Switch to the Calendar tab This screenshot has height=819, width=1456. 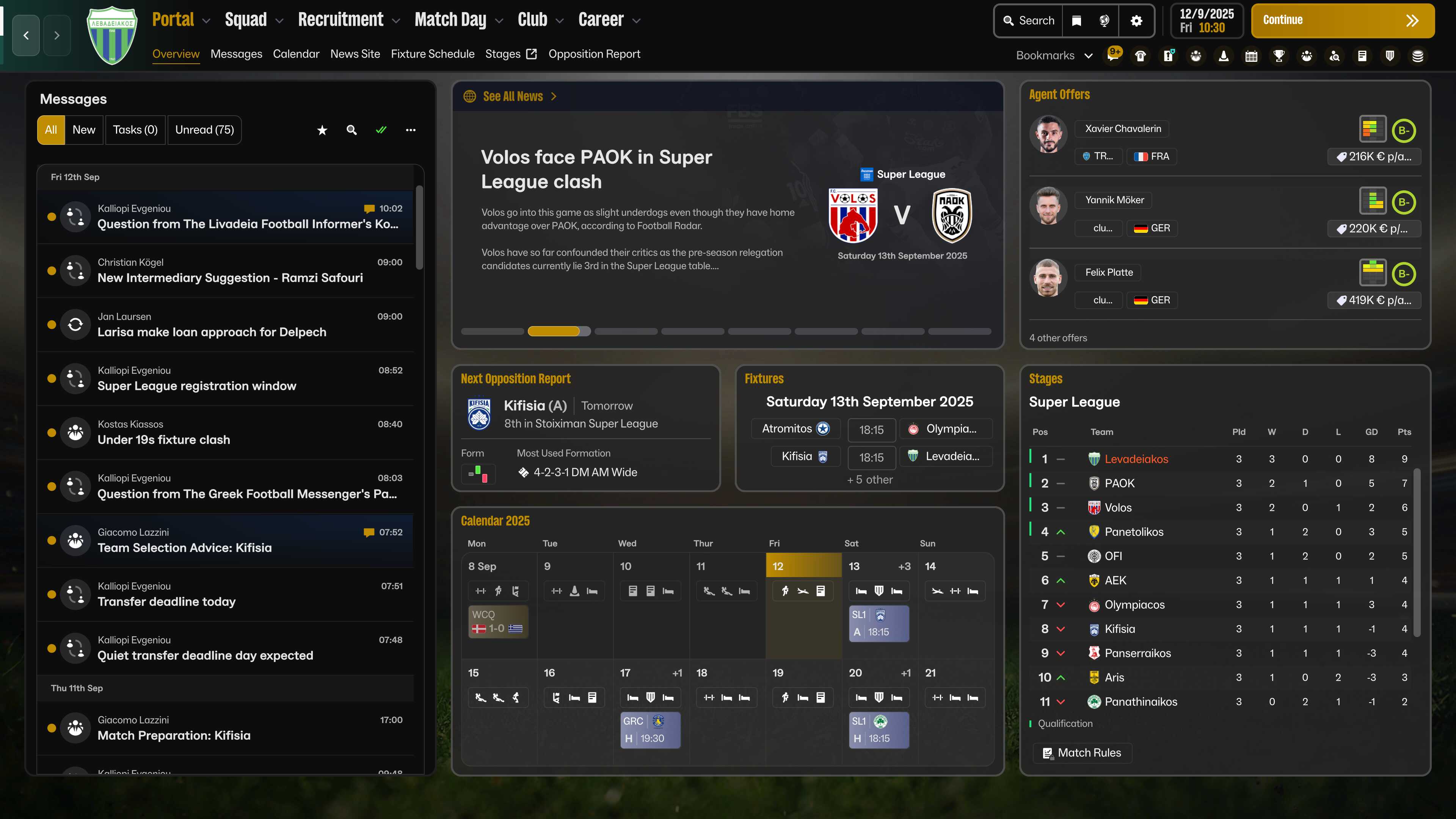pos(296,54)
